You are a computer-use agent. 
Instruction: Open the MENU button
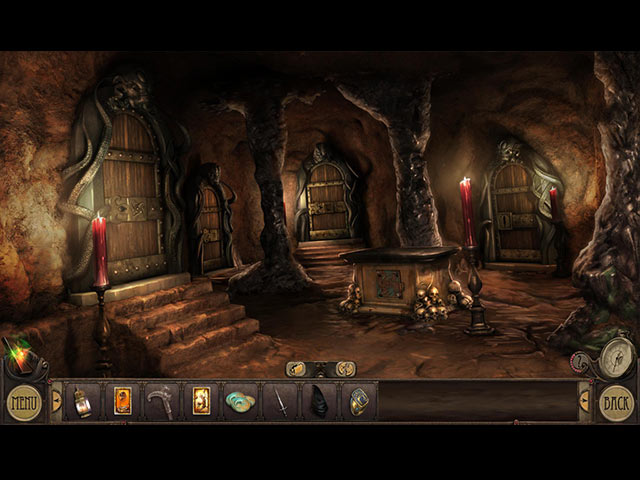(x=24, y=403)
